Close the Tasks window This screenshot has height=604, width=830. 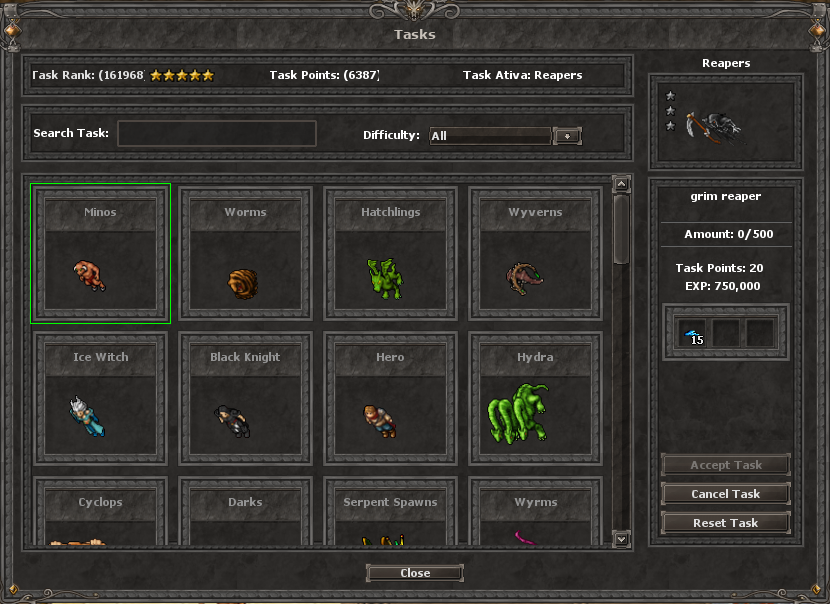[x=414, y=573]
